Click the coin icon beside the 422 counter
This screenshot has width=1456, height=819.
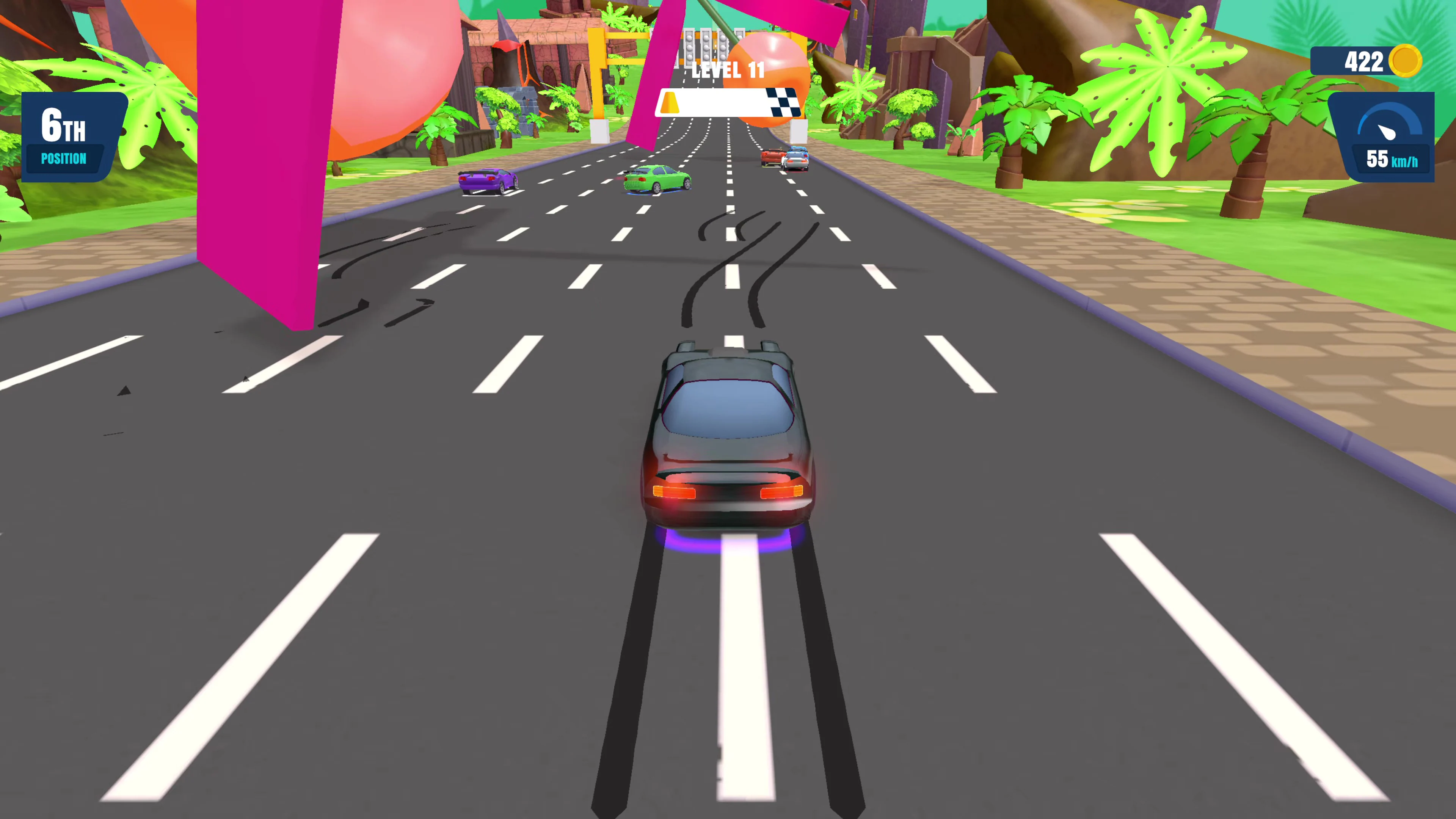(x=1406, y=61)
